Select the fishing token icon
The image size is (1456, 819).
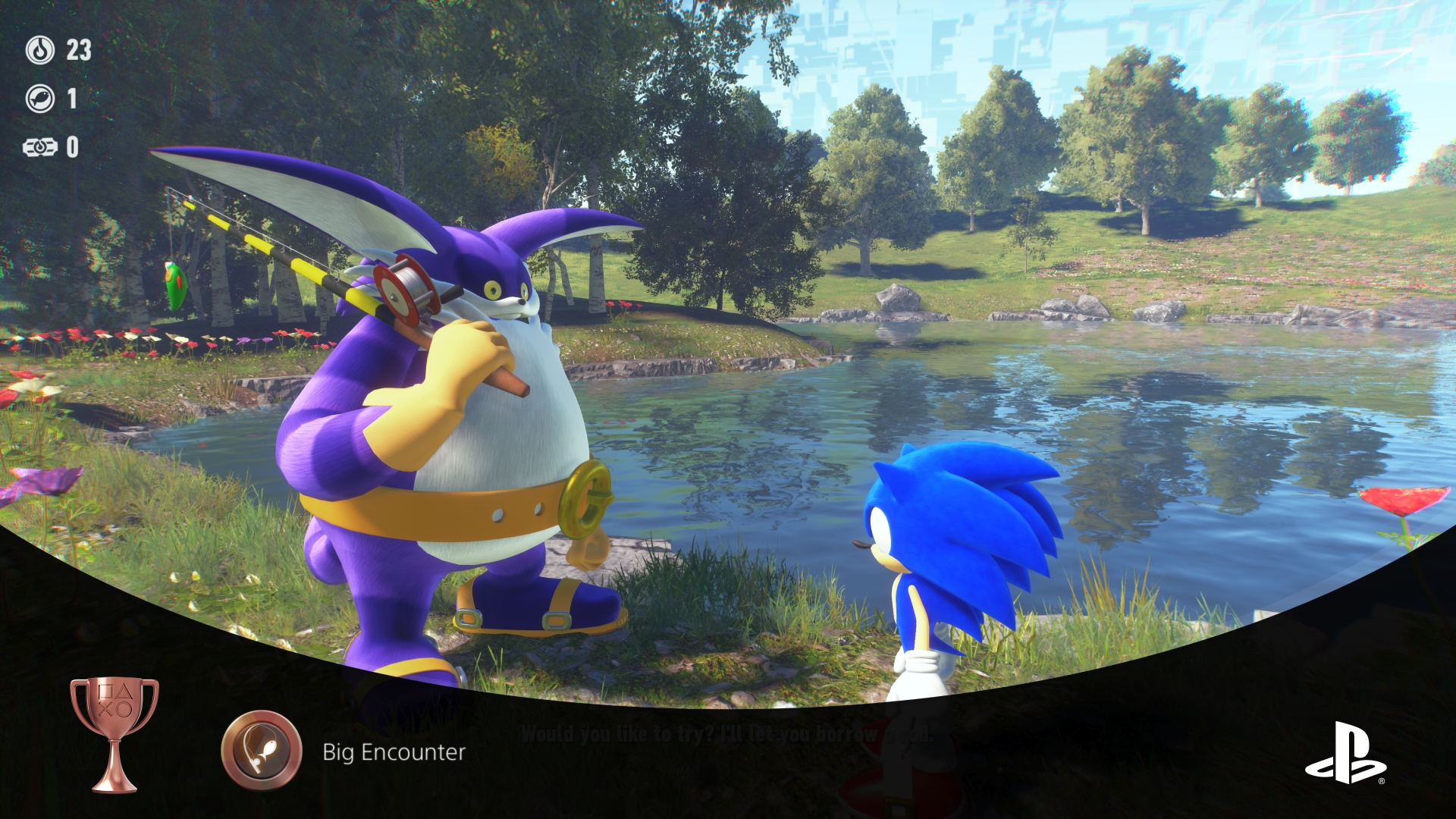[x=40, y=50]
